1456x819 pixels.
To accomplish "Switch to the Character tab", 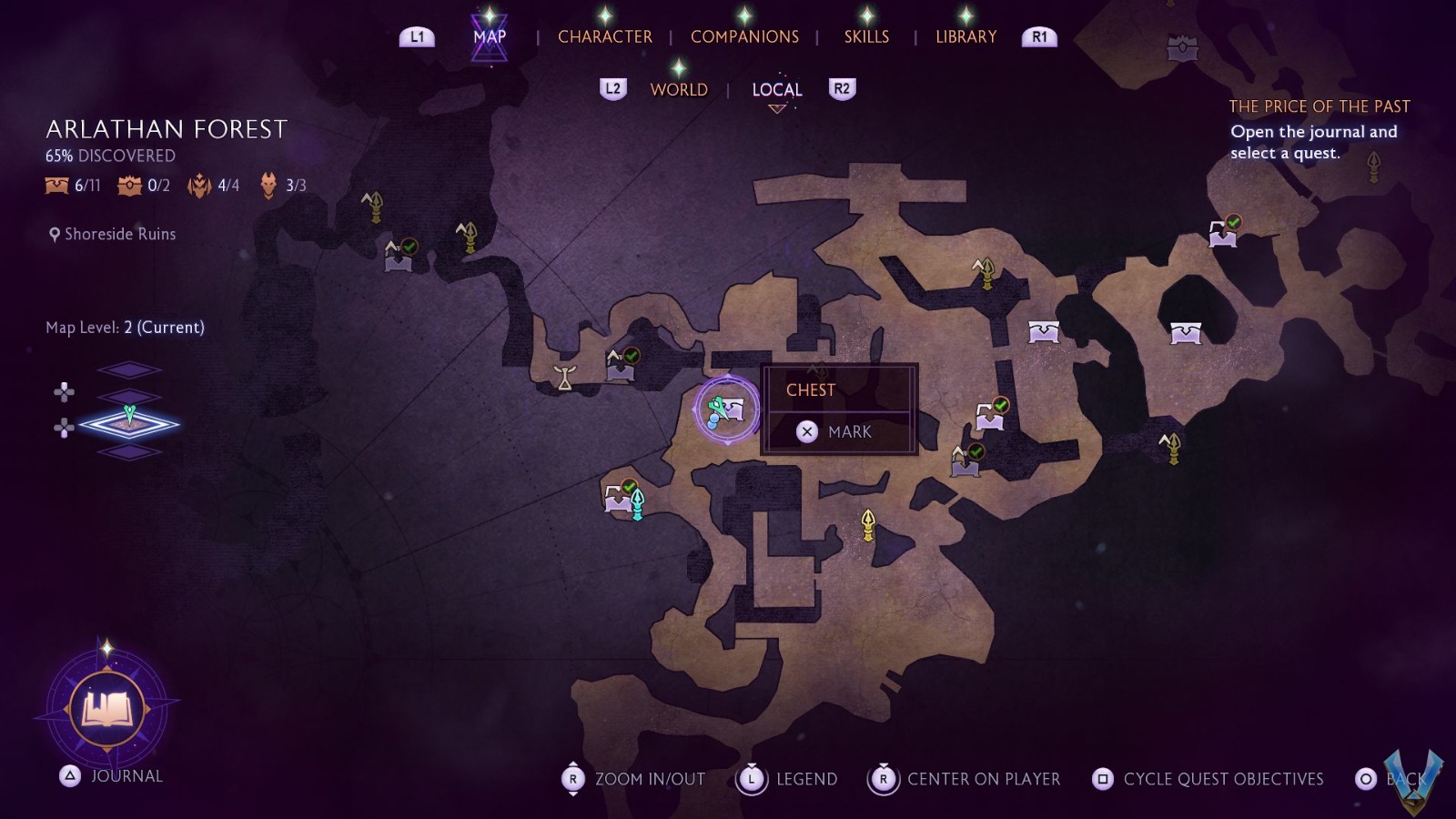I will 604,37.
